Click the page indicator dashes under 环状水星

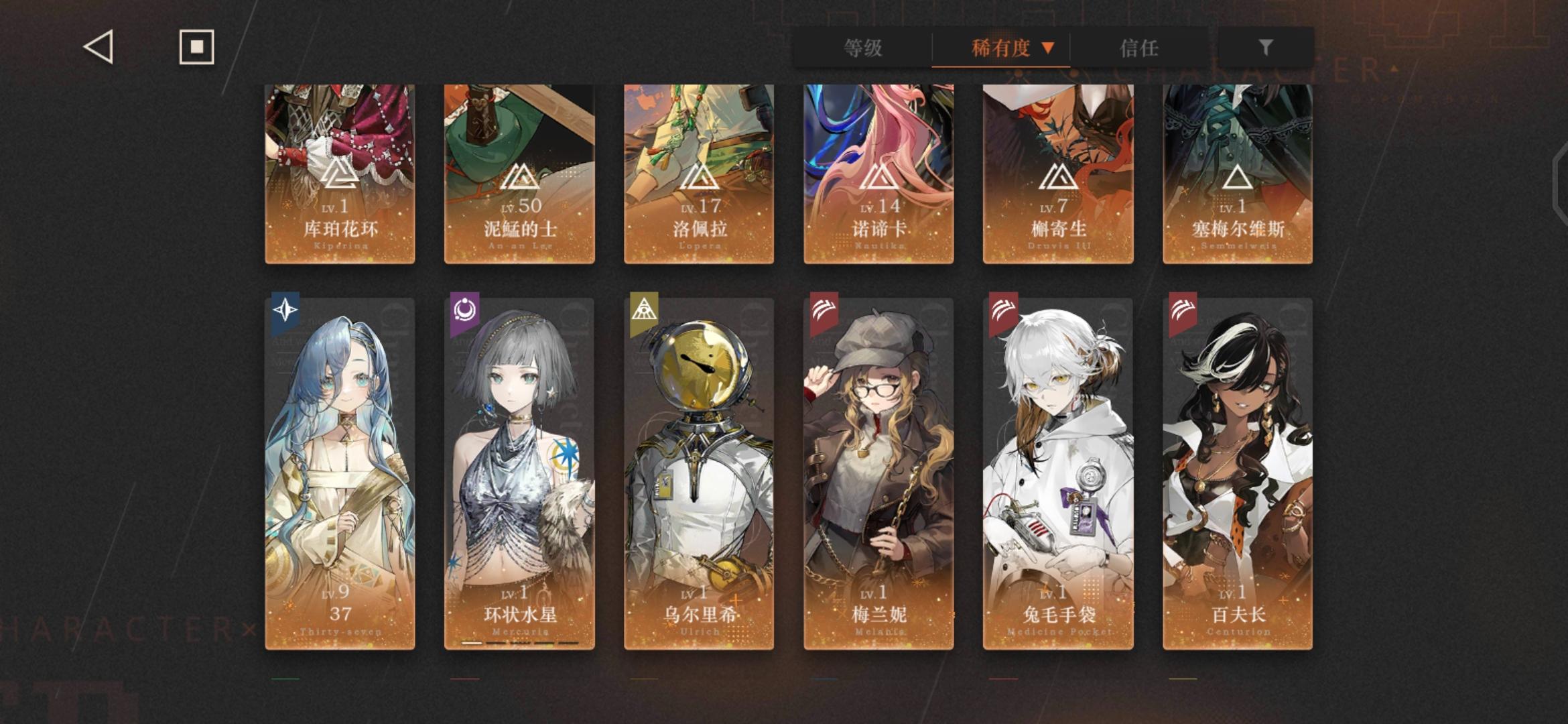pyautogui.click(x=519, y=642)
